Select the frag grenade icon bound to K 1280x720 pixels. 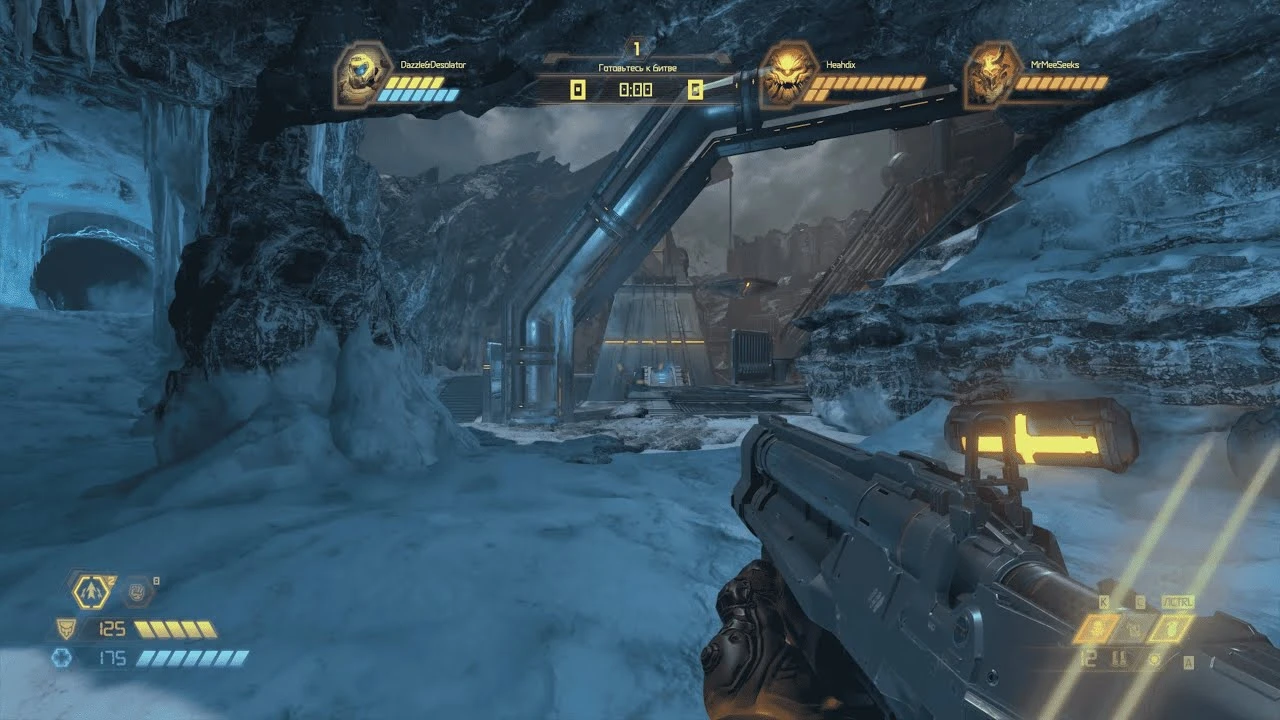pos(1098,627)
